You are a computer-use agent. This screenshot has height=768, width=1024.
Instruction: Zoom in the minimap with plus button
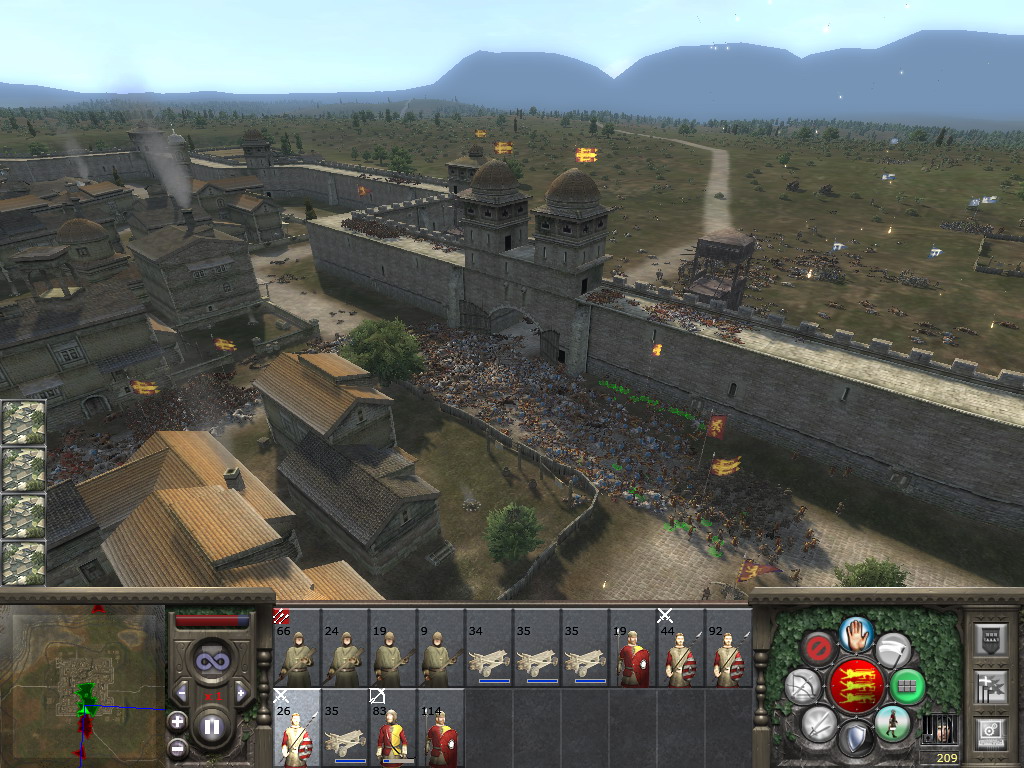click(177, 721)
